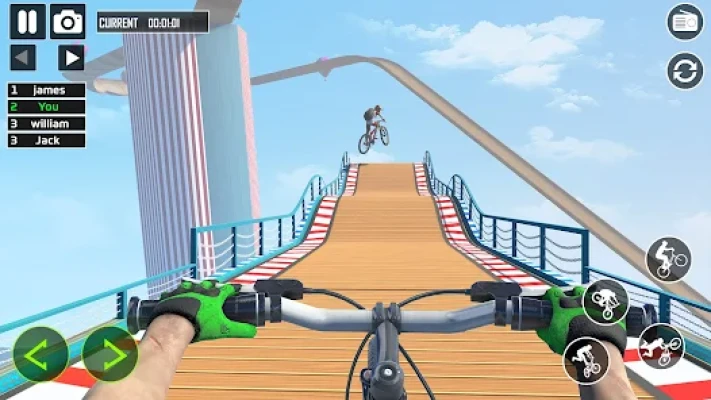Select the greyed-out left triangle button

tap(23, 57)
